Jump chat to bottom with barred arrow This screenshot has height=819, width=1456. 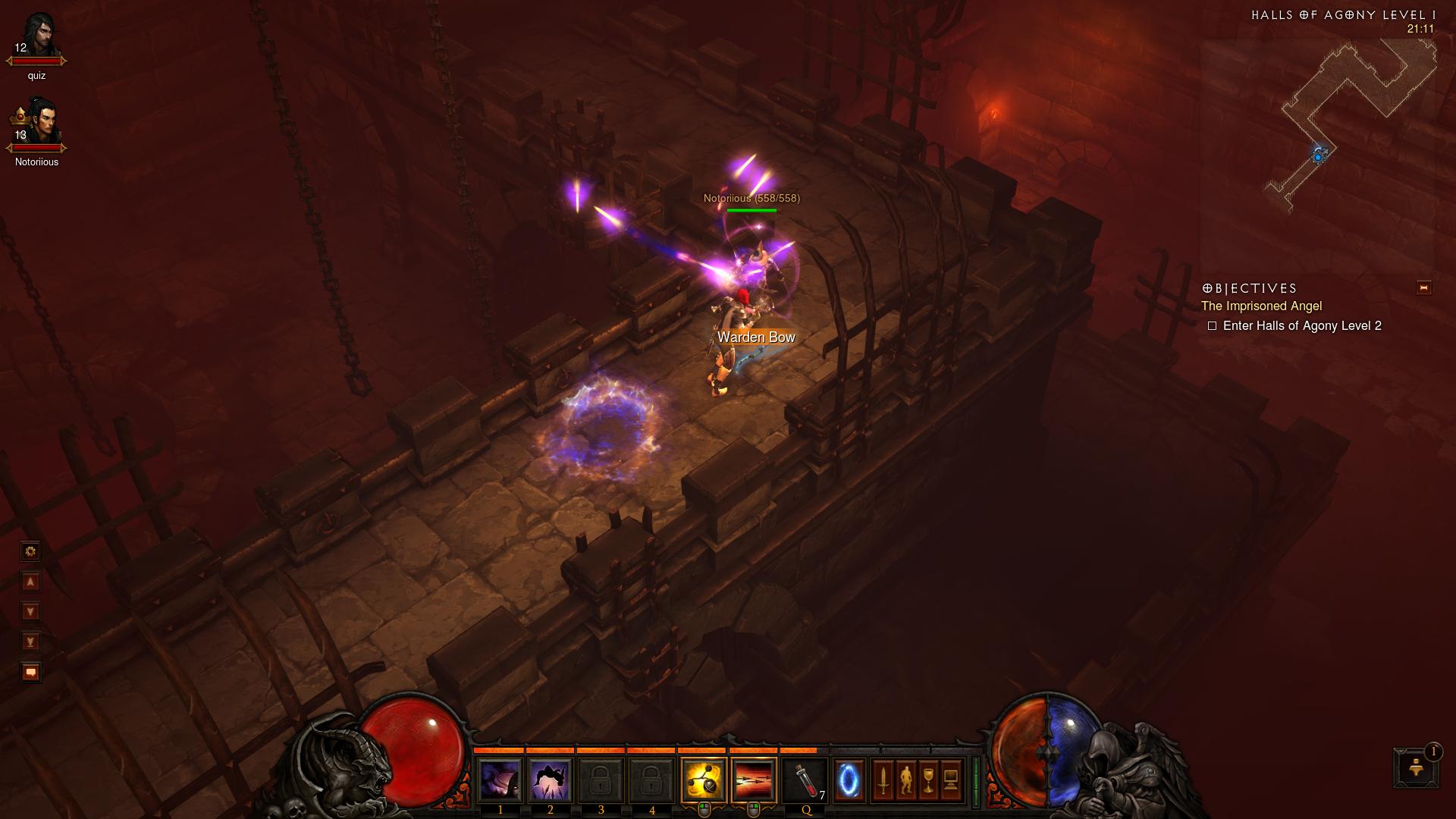(x=31, y=642)
